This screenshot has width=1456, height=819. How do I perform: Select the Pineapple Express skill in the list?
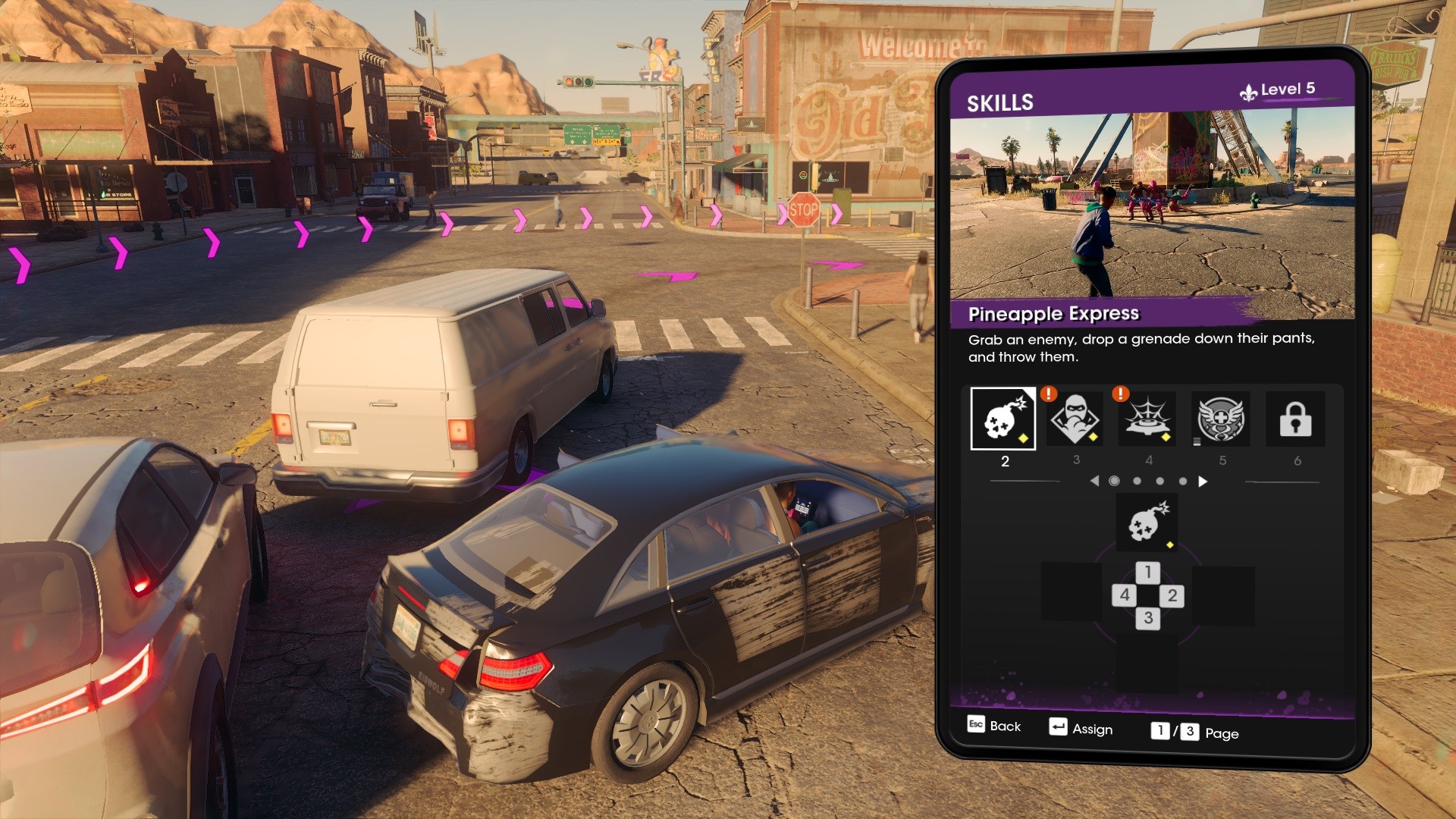(x=1003, y=419)
